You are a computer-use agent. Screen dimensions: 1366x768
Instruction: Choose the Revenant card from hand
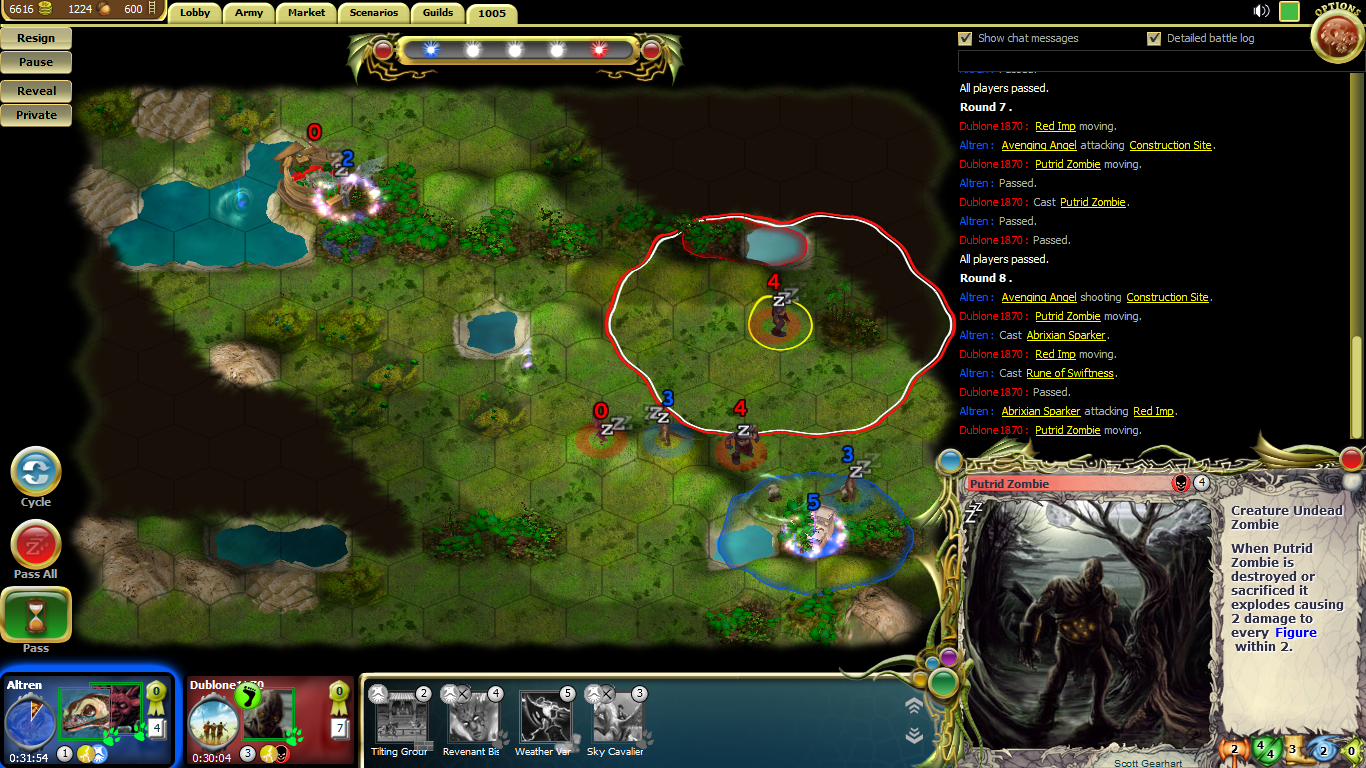[x=473, y=718]
